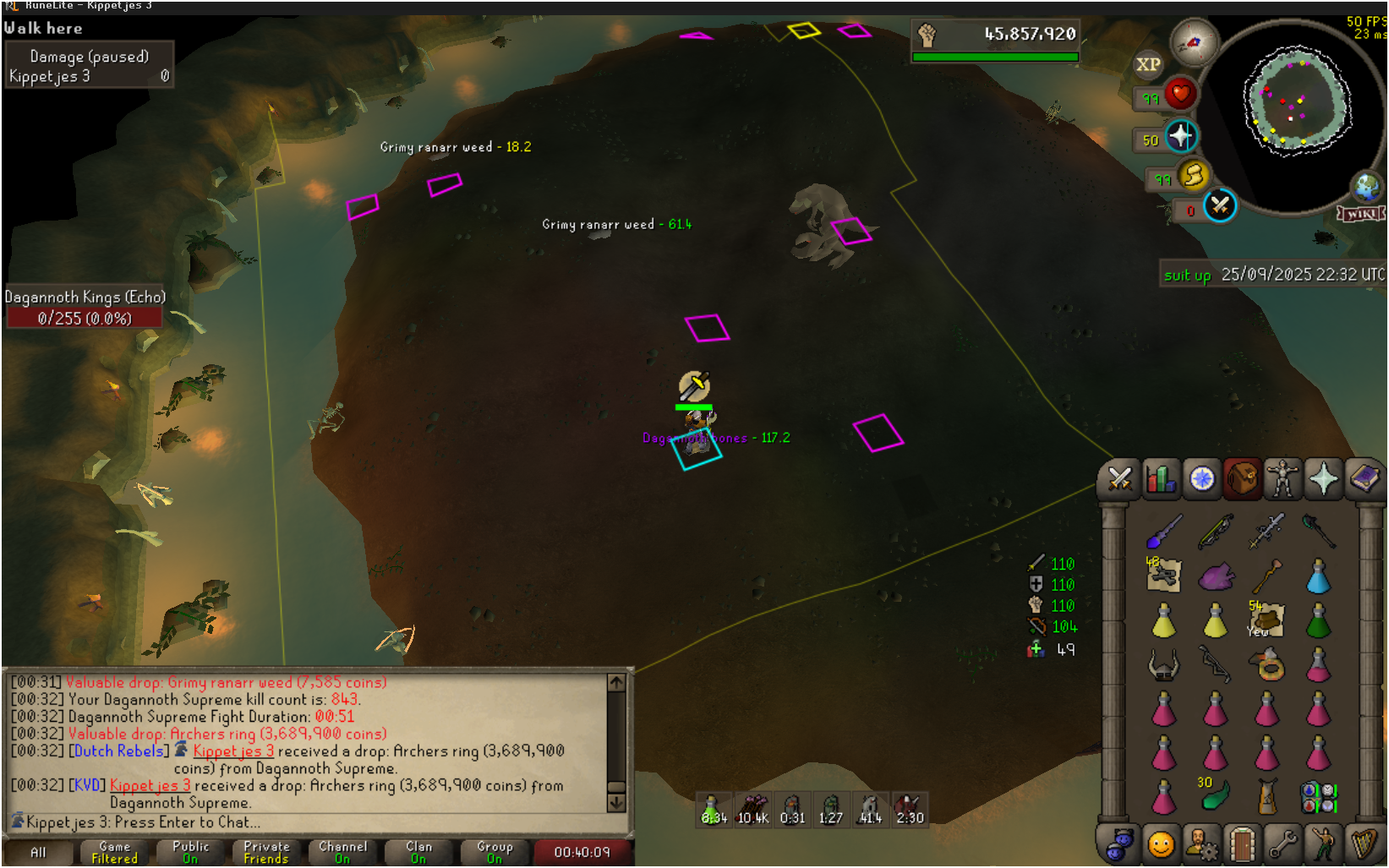Open the Prayer tab
This screenshot has height=868, width=1389.
1323,478
